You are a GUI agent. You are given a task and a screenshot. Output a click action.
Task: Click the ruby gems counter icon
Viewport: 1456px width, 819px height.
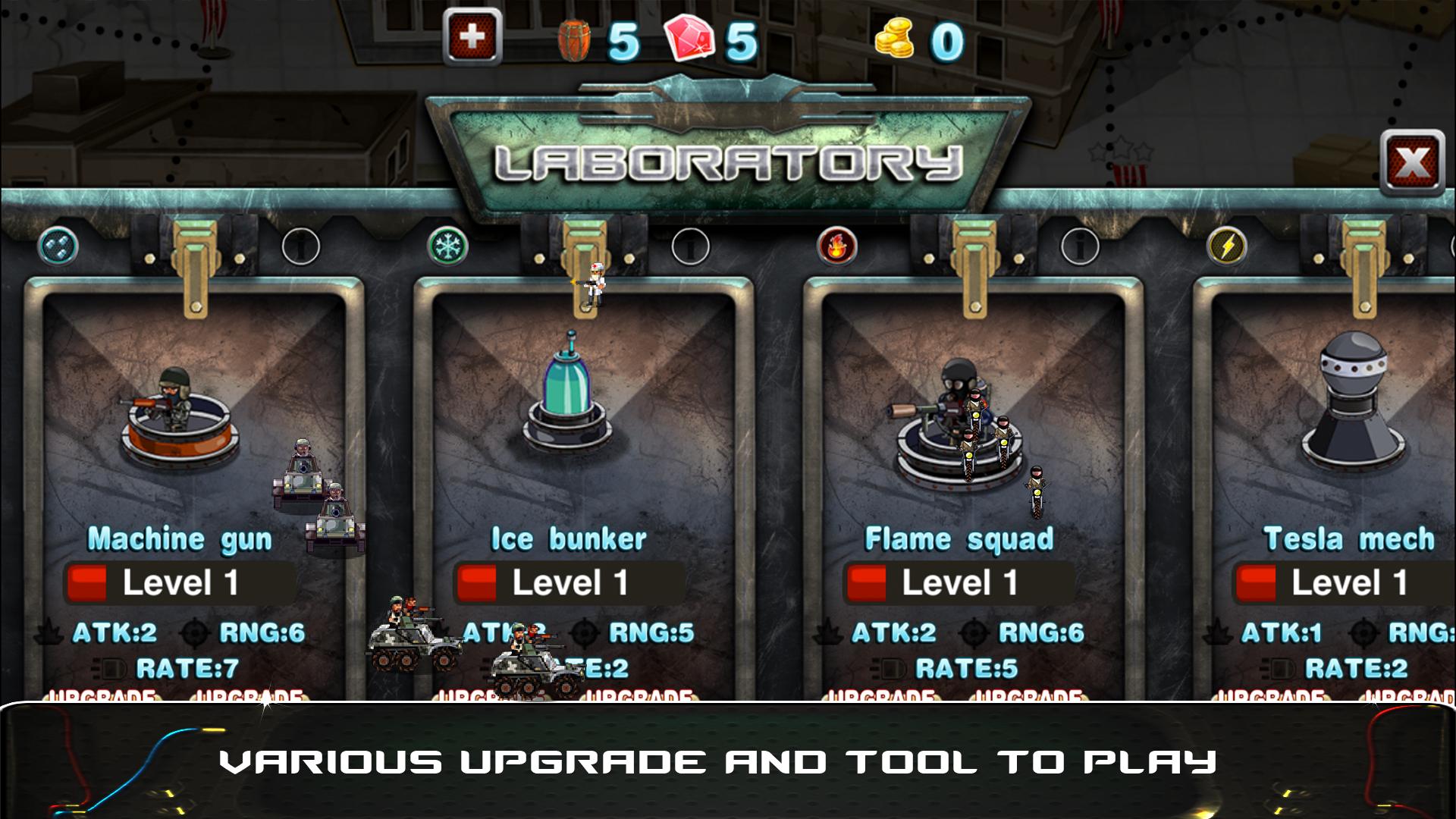692,36
